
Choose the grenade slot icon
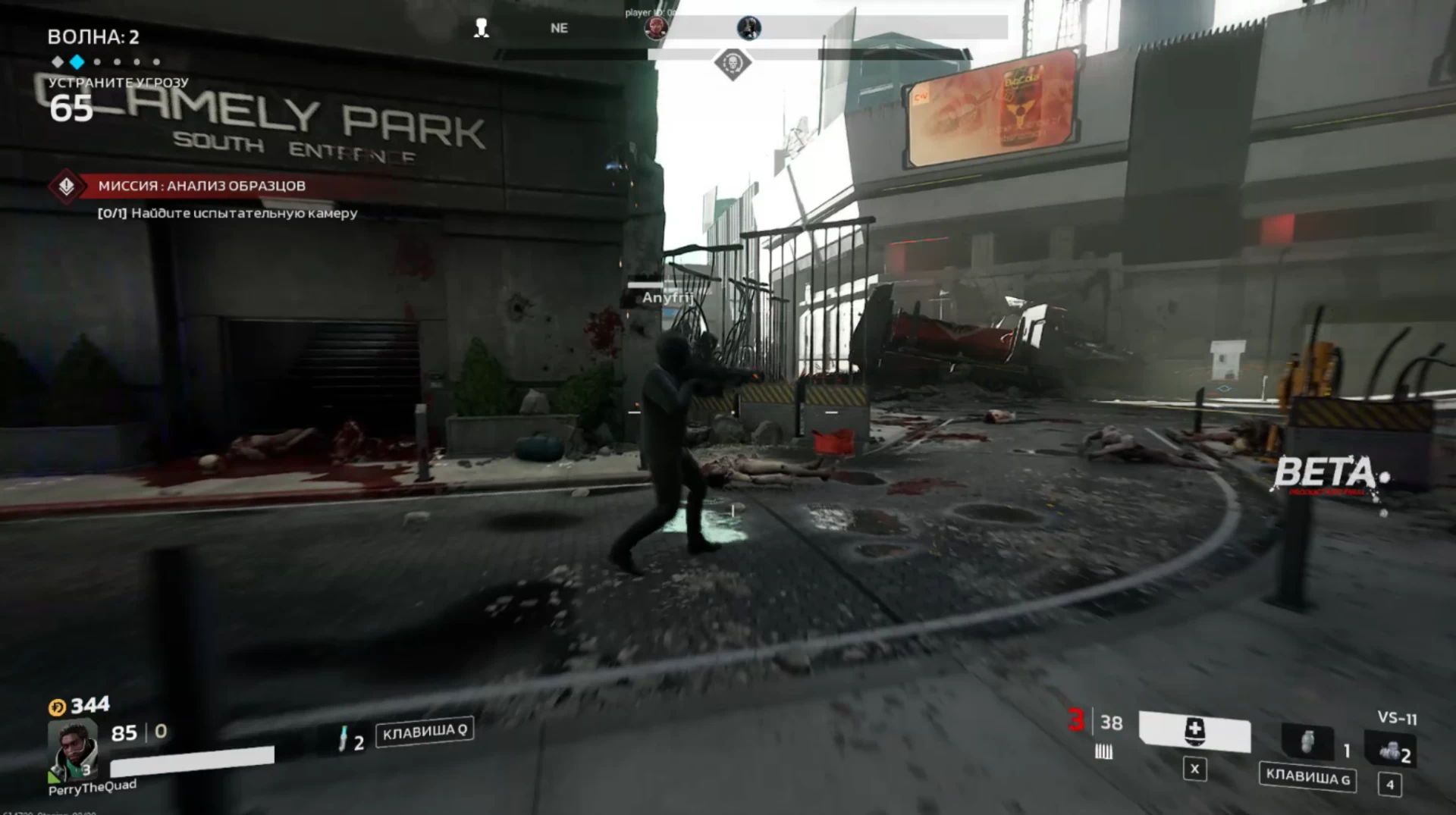(1307, 742)
